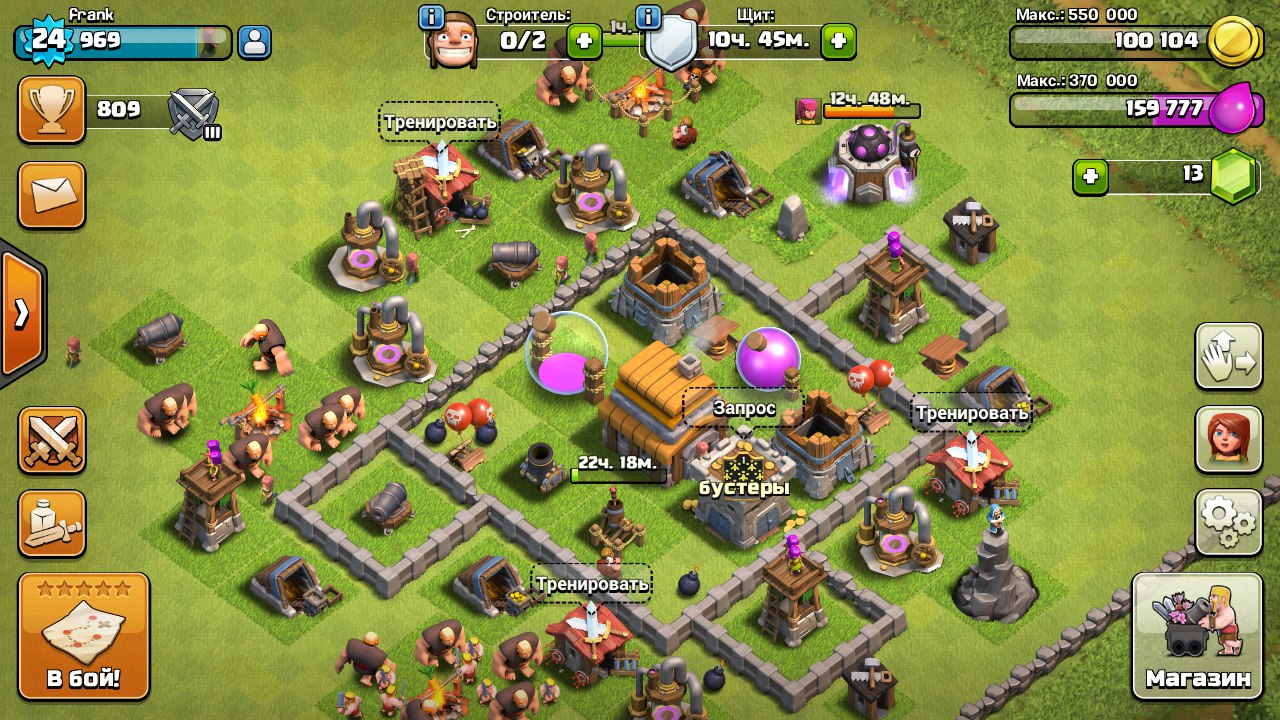Open the trophy leaderboard button
The height and width of the screenshot is (720, 1280).
tap(51, 110)
